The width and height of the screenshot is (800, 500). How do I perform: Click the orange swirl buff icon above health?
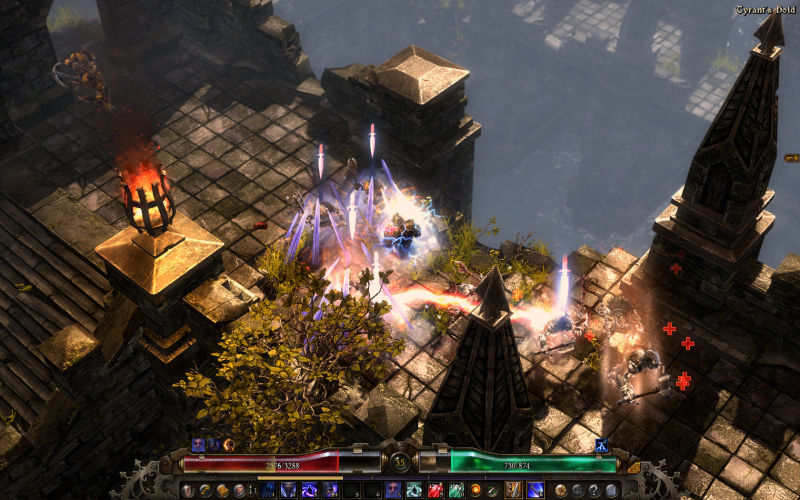[229, 445]
